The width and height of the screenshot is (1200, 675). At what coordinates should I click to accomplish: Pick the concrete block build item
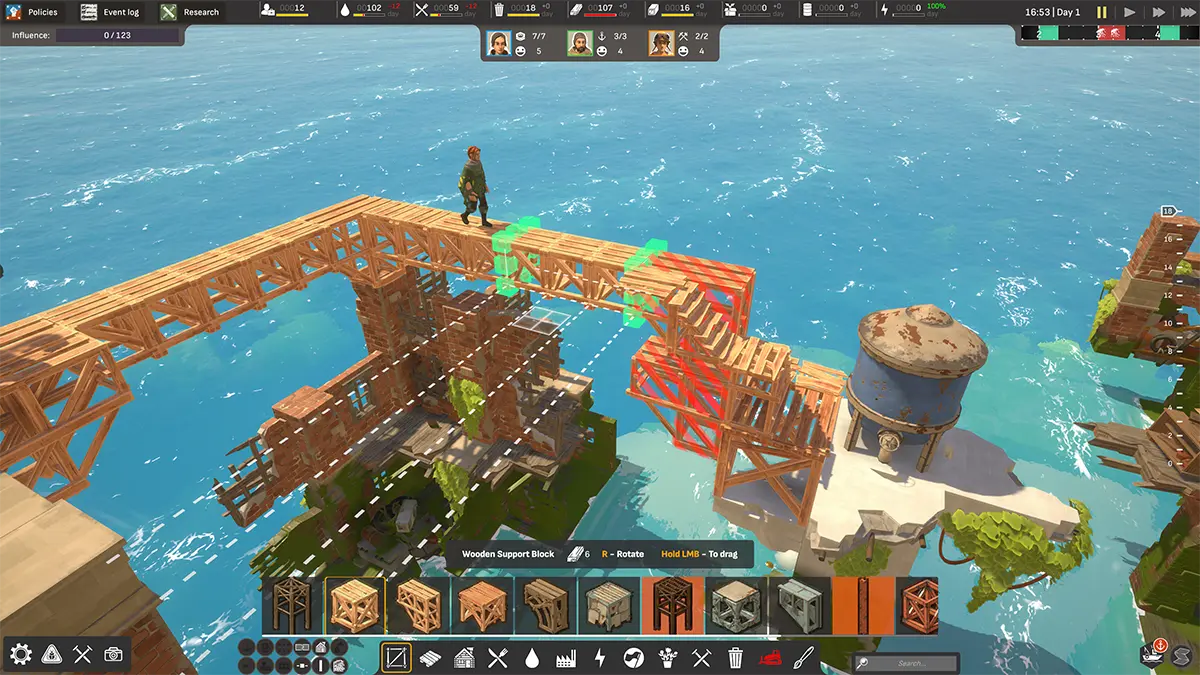(x=800, y=606)
